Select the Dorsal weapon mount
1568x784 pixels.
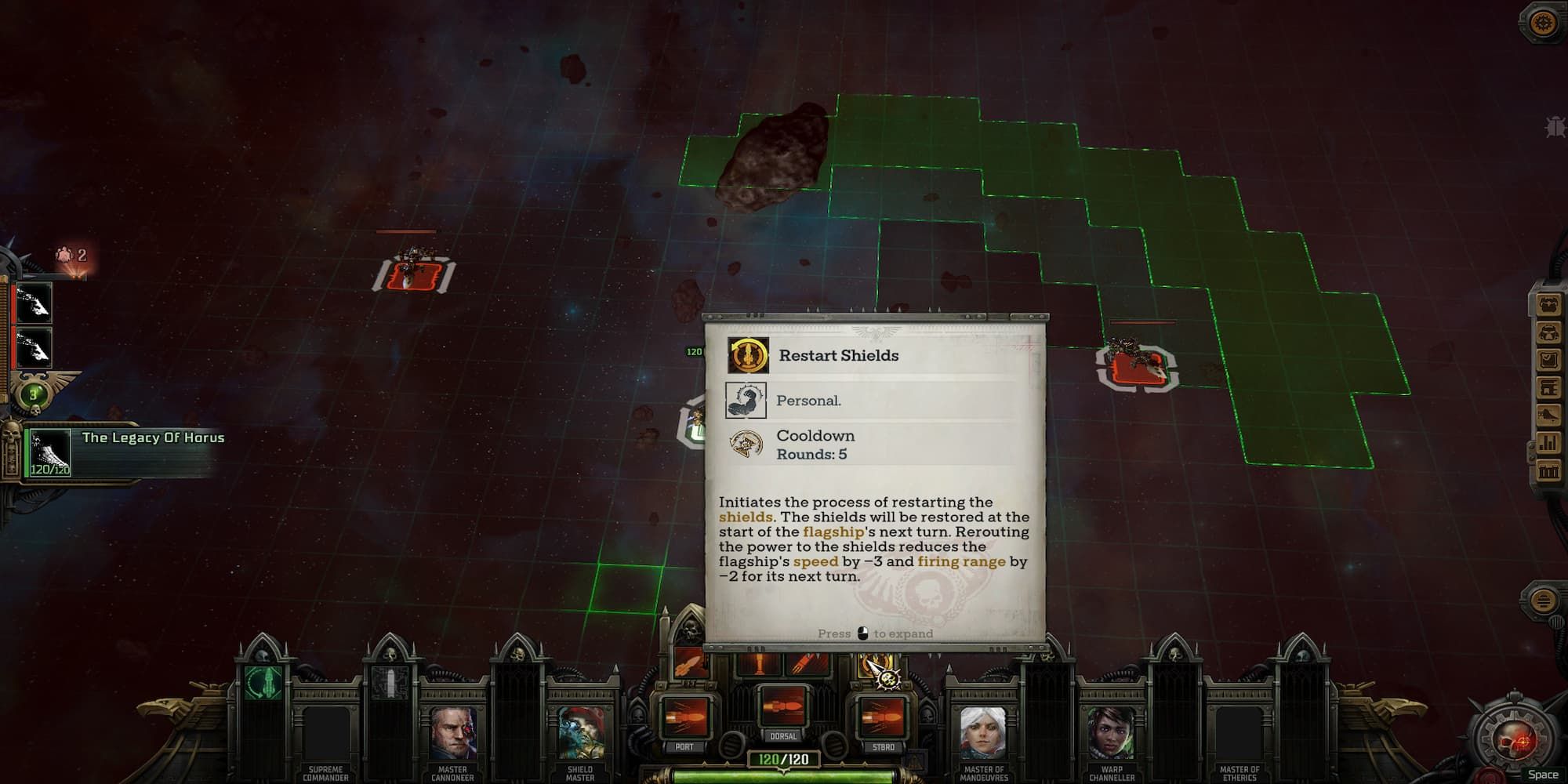(x=784, y=710)
